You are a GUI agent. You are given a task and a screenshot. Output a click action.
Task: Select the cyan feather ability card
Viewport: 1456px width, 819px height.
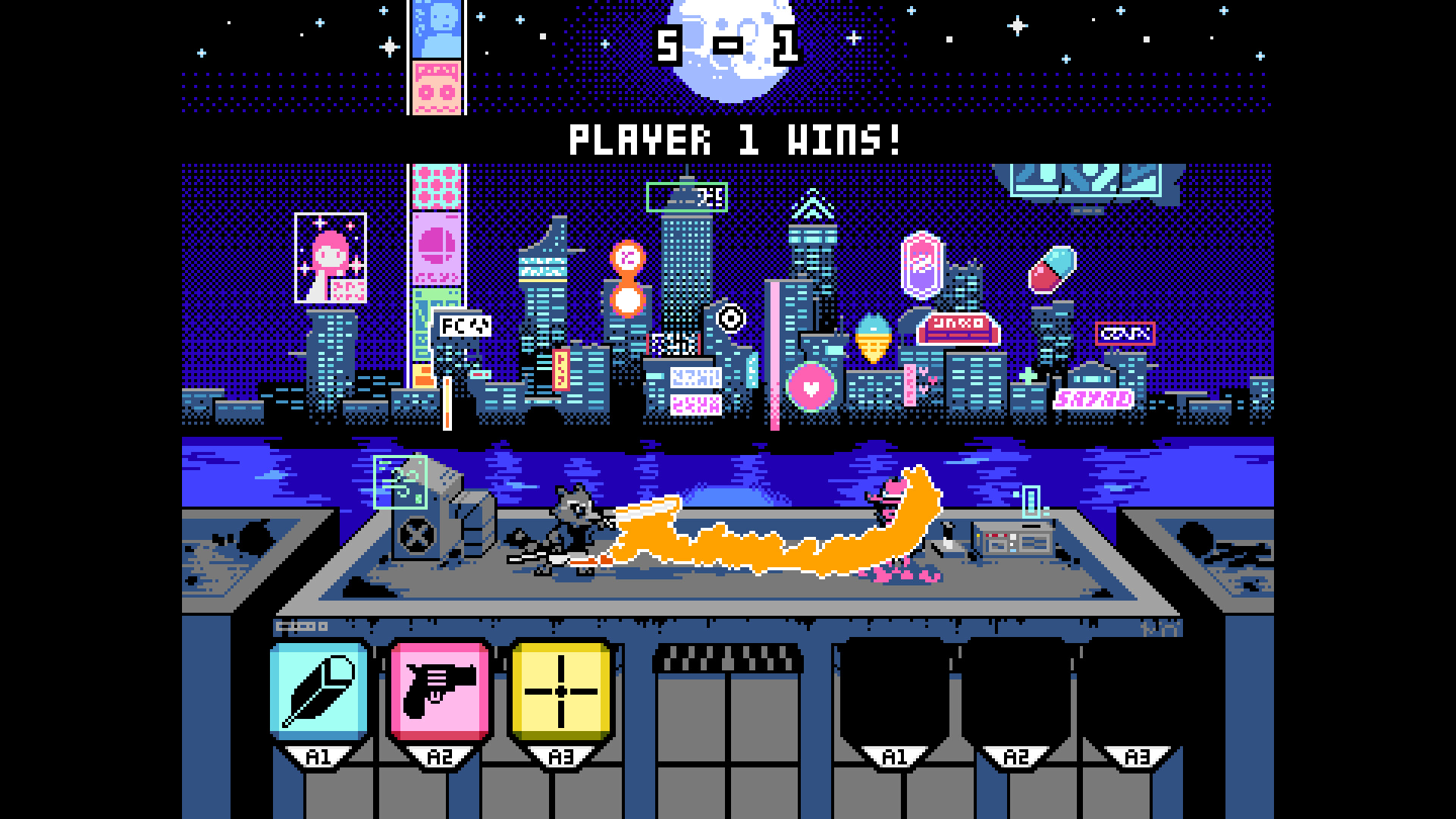pyautogui.click(x=319, y=691)
